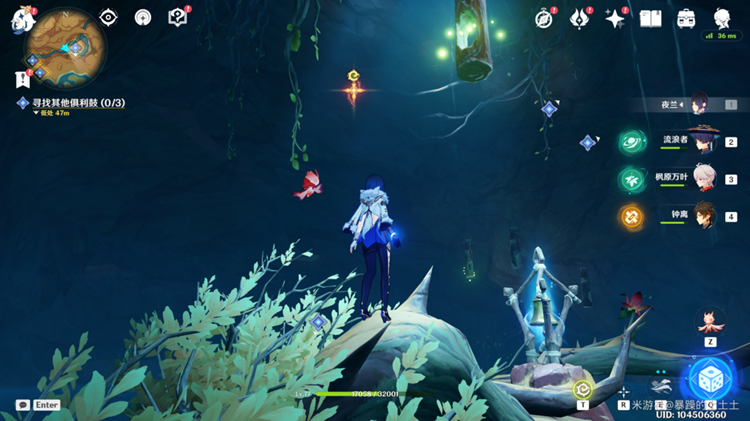Open the Adventurer Handbook book icon

[651, 19]
